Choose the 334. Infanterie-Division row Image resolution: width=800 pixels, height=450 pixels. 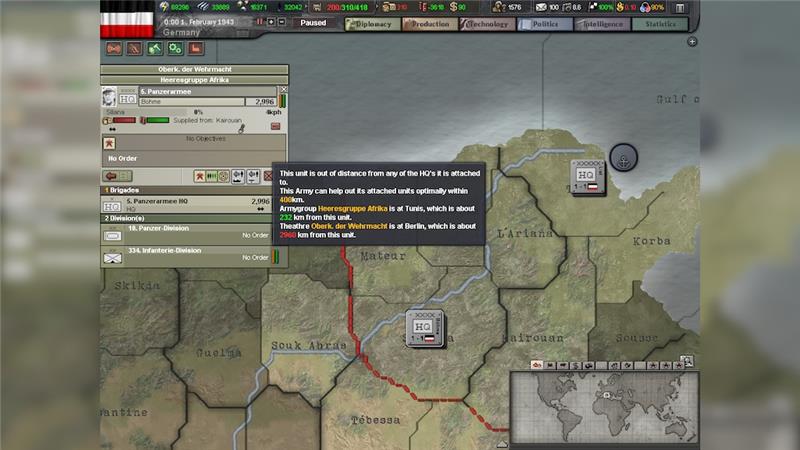(190, 255)
